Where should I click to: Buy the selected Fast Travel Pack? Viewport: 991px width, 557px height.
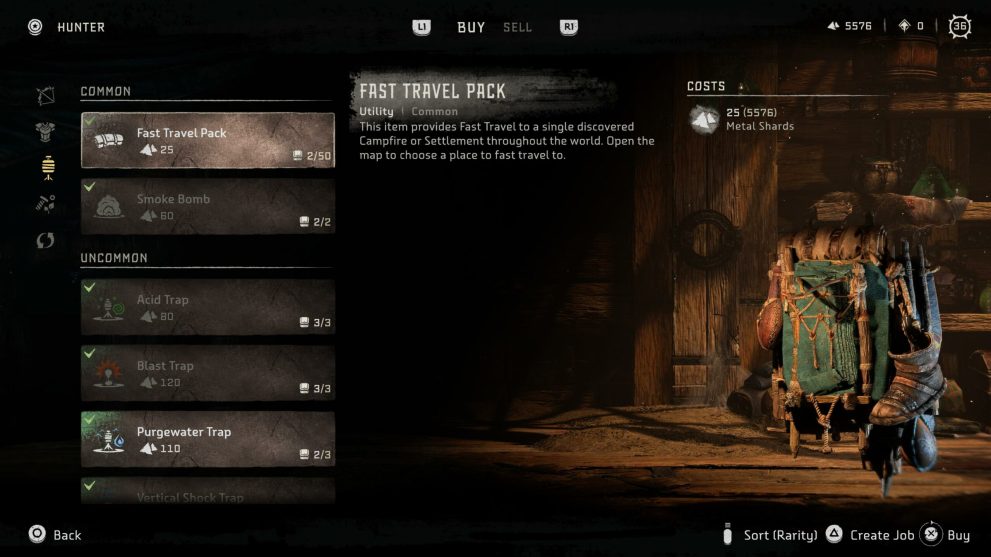click(946, 535)
